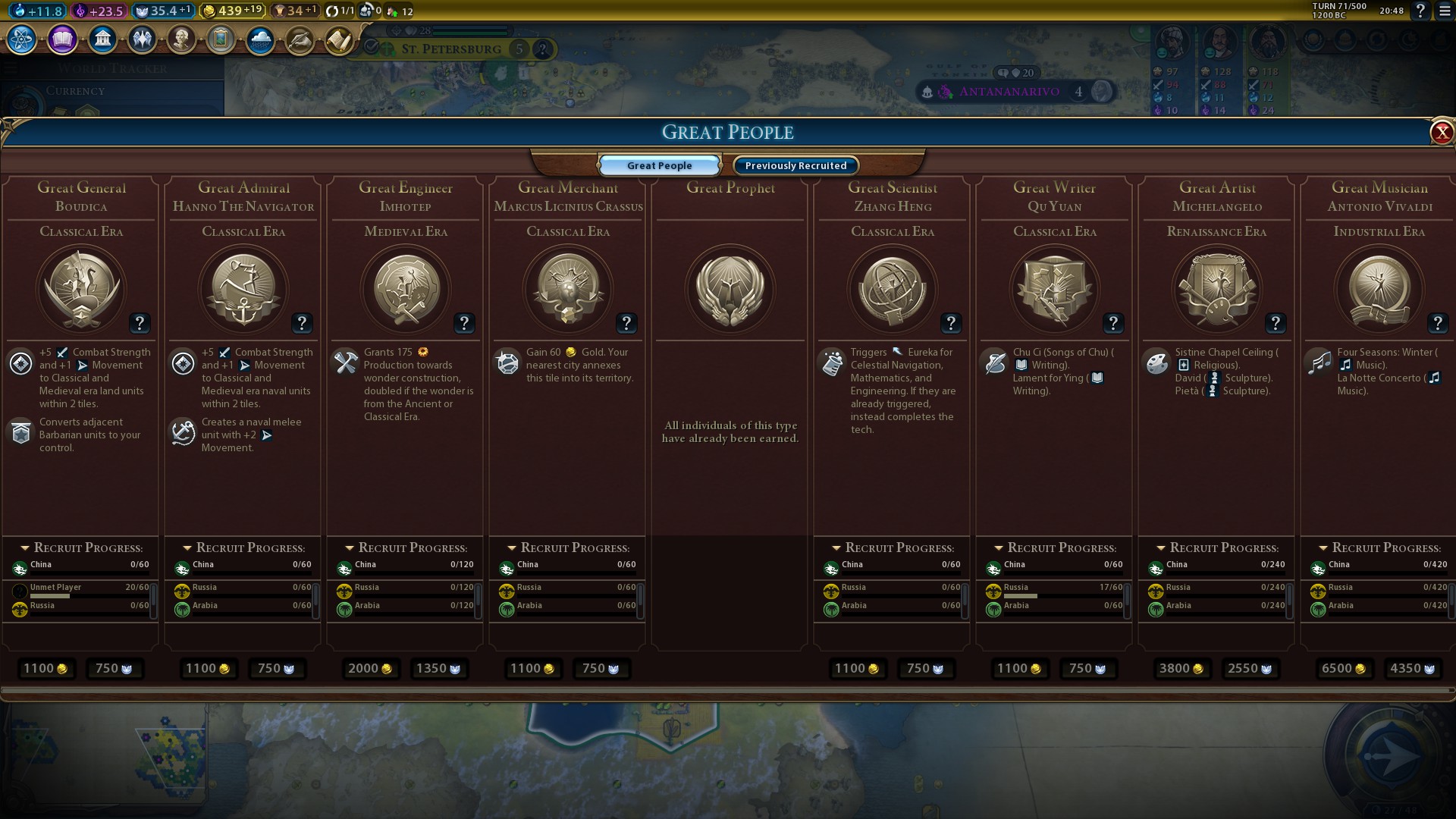Buy Imhotep for 2000 gold
Screen dimensions: 1456x819
(x=370, y=668)
